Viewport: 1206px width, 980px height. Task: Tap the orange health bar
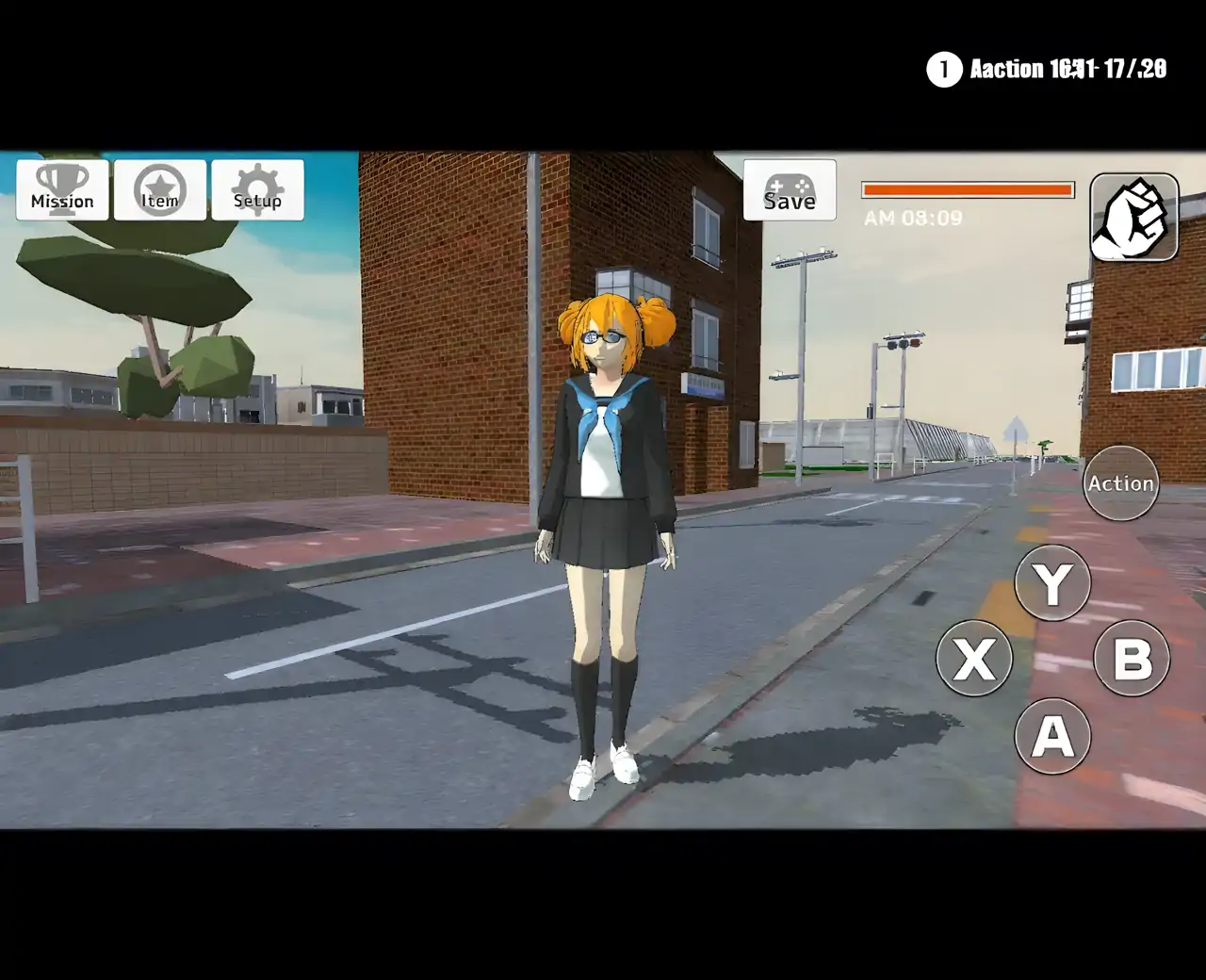coord(968,189)
